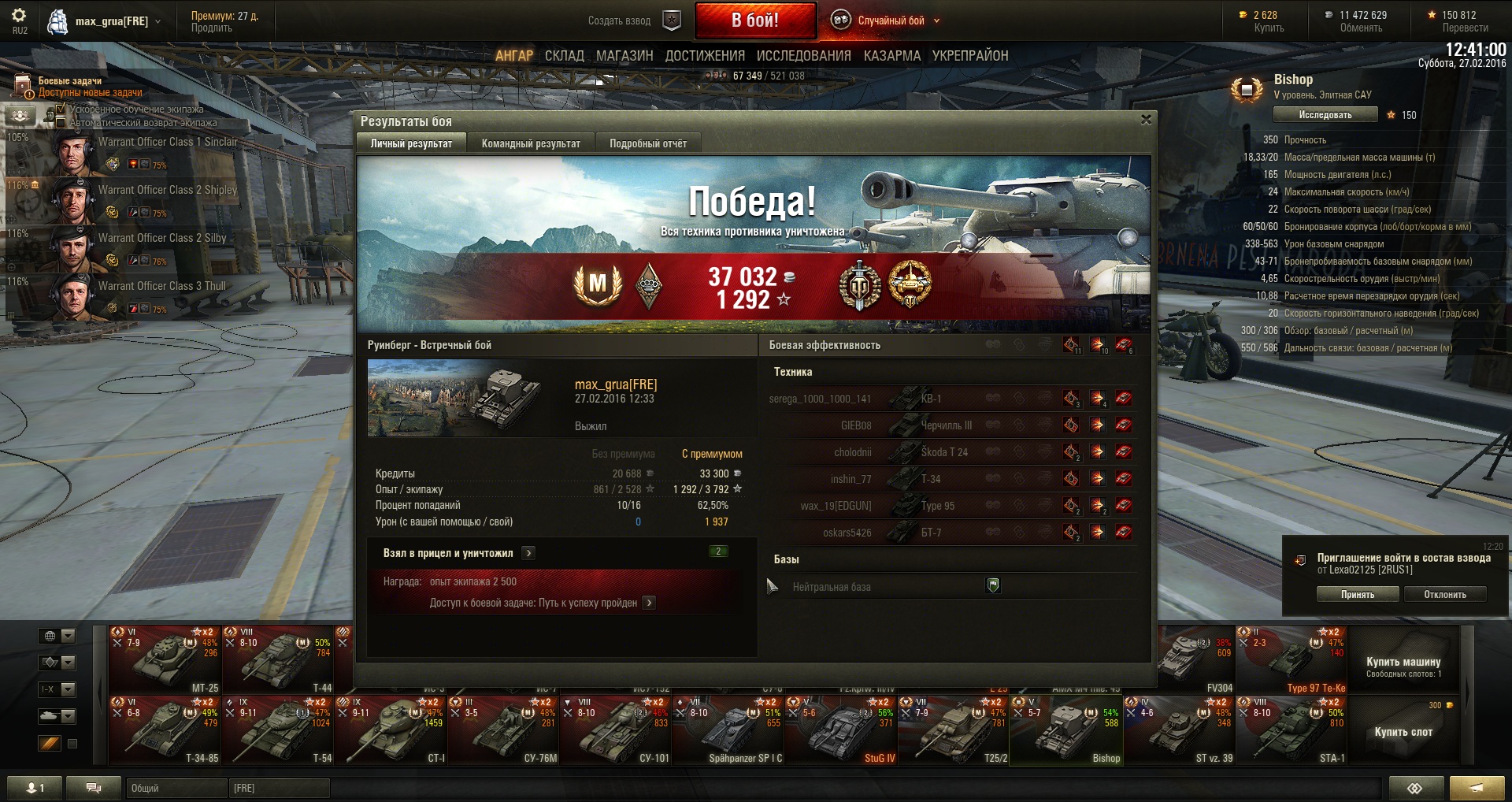
Task: Click Создать взвод to create a platoon
Action: (620, 20)
